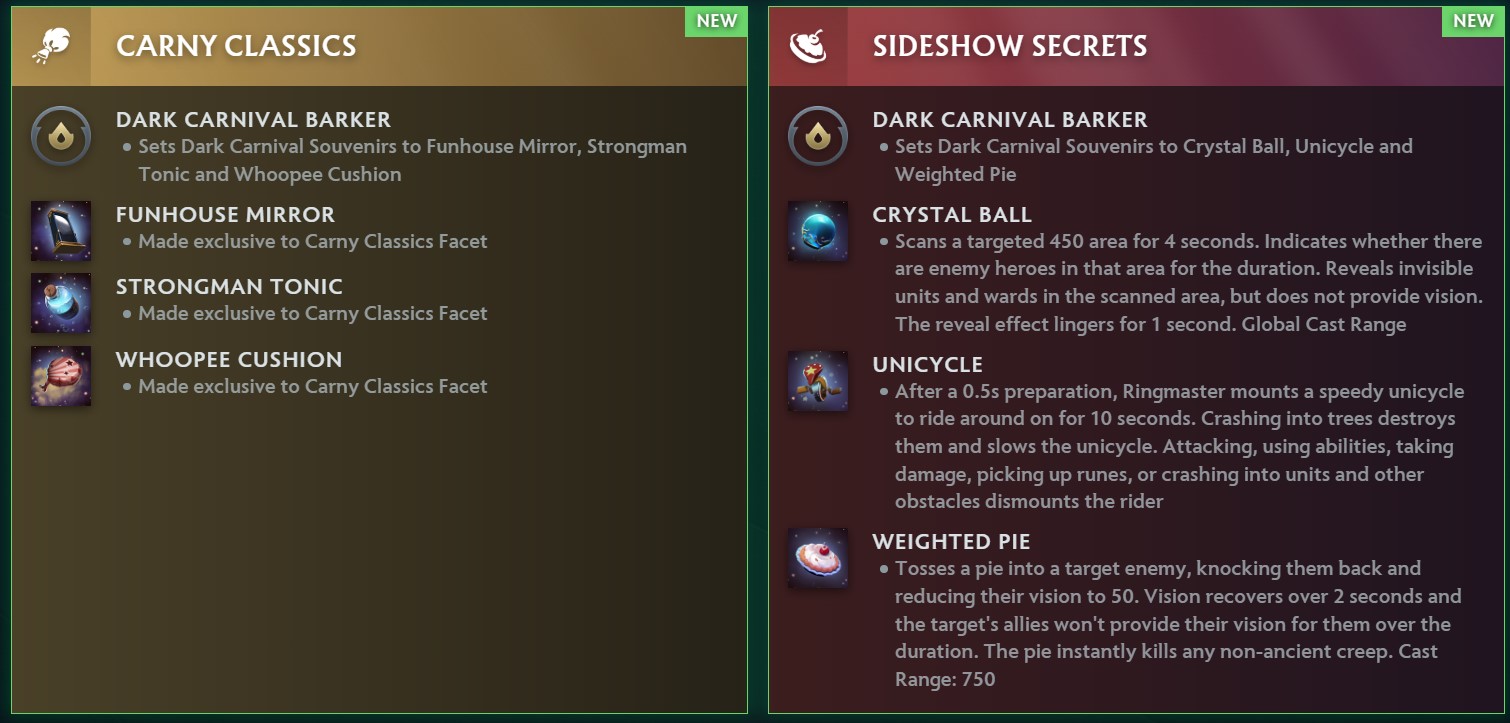Click the Unicycle ability icon
The height and width of the screenshot is (723, 1510).
pyautogui.click(x=817, y=380)
